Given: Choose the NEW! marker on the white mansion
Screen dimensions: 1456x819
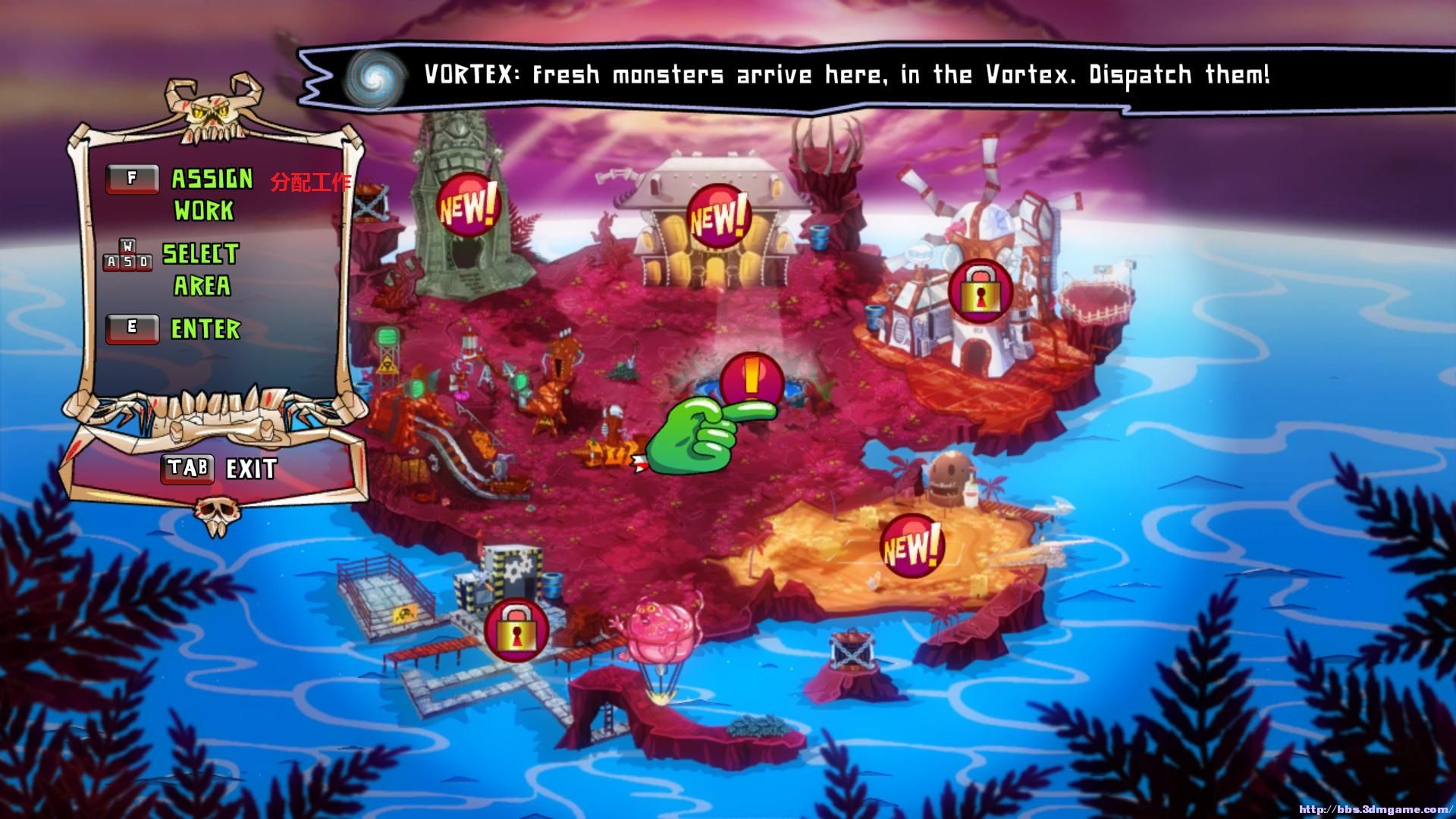Looking at the screenshot, I should point(717,217).
